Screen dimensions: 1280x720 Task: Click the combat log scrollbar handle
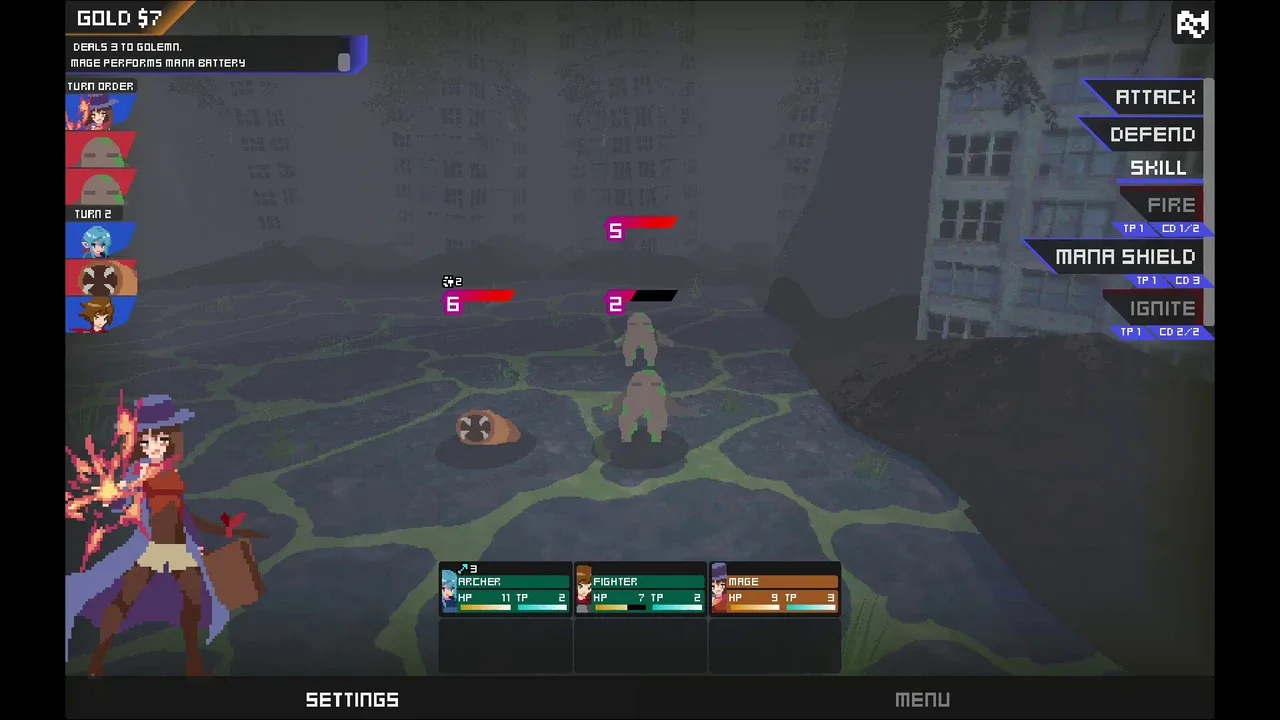point(344,62)
